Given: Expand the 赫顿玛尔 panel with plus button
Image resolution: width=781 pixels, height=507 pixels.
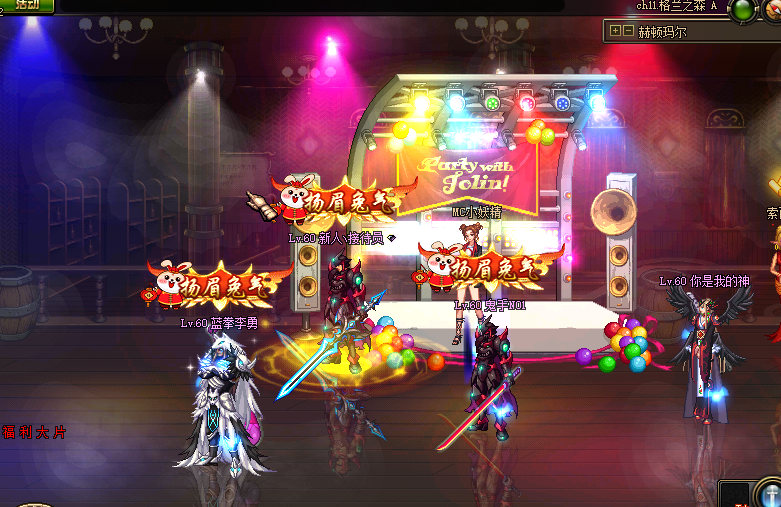Looking at the screenshot, I should (615, 31).
